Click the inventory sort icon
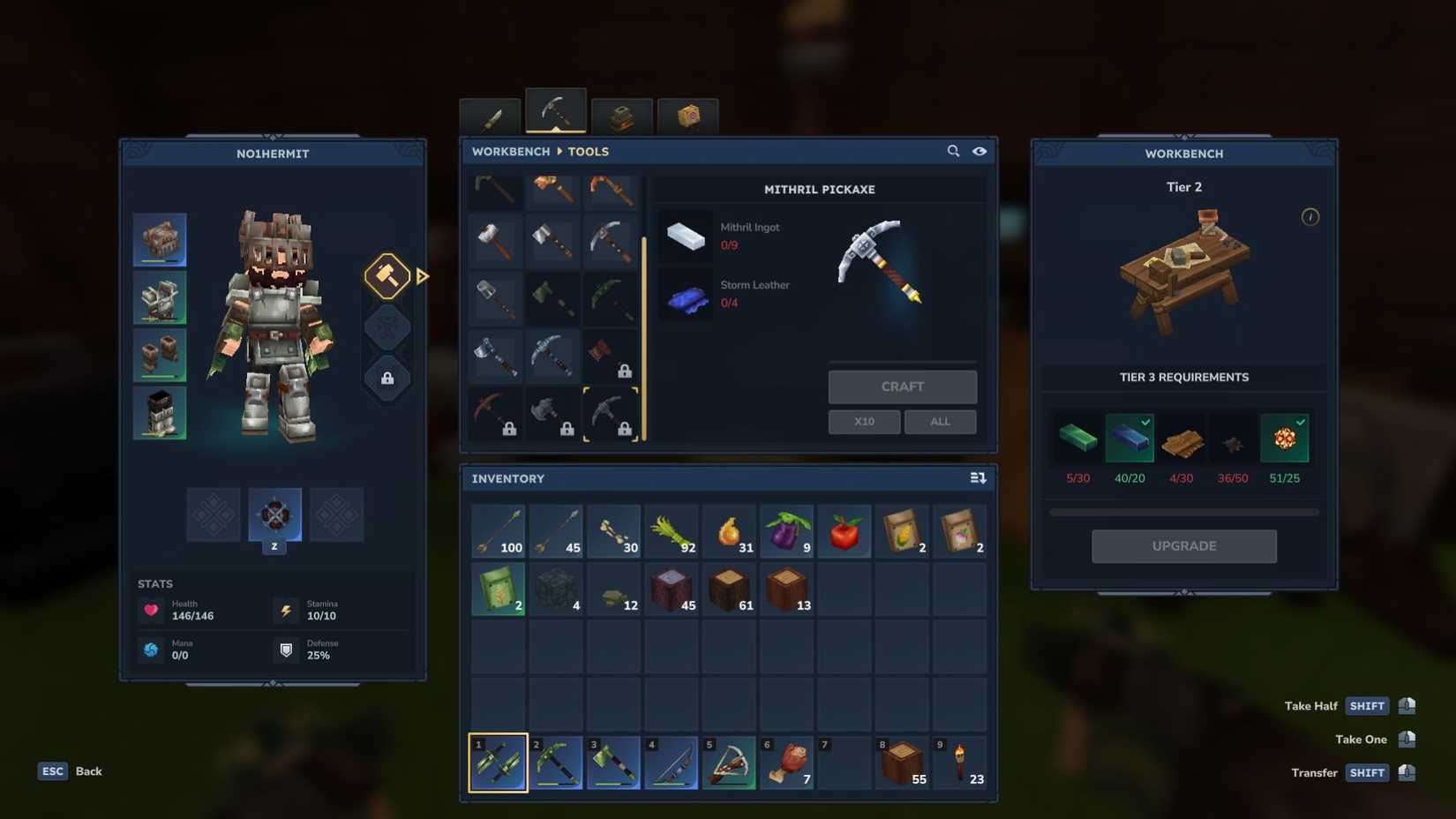Image resolution: width=1456 pixels, height=819 pixels. point(978,477)
